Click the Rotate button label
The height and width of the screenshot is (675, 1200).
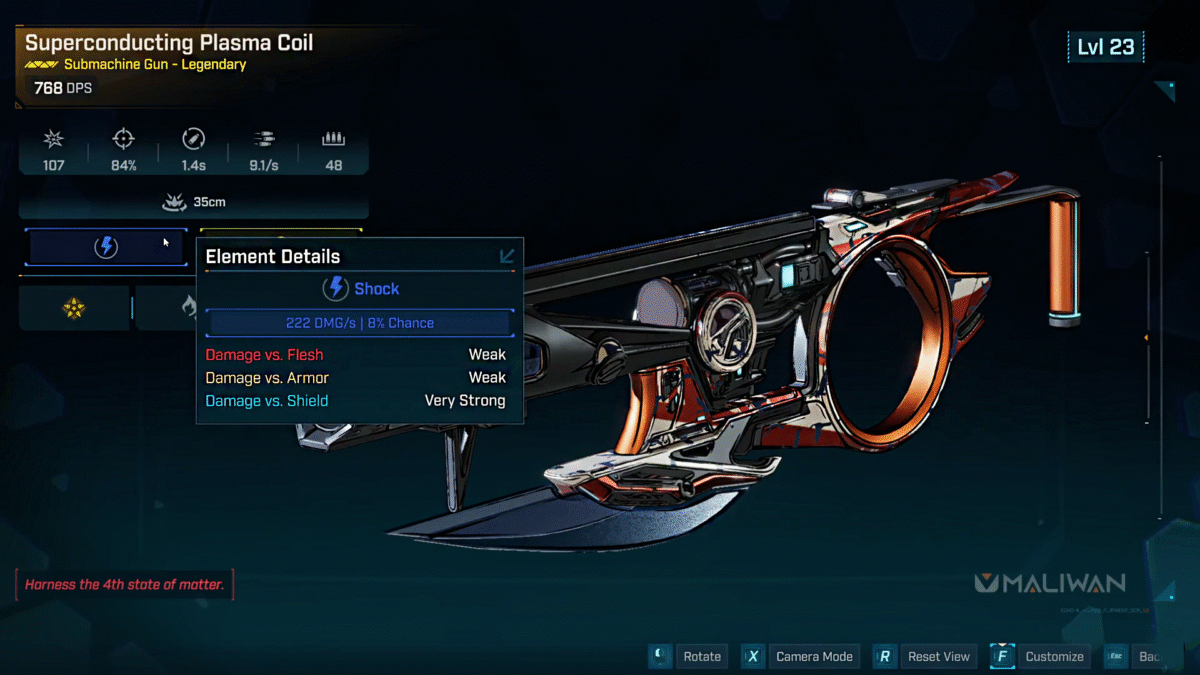click(701, 656)
